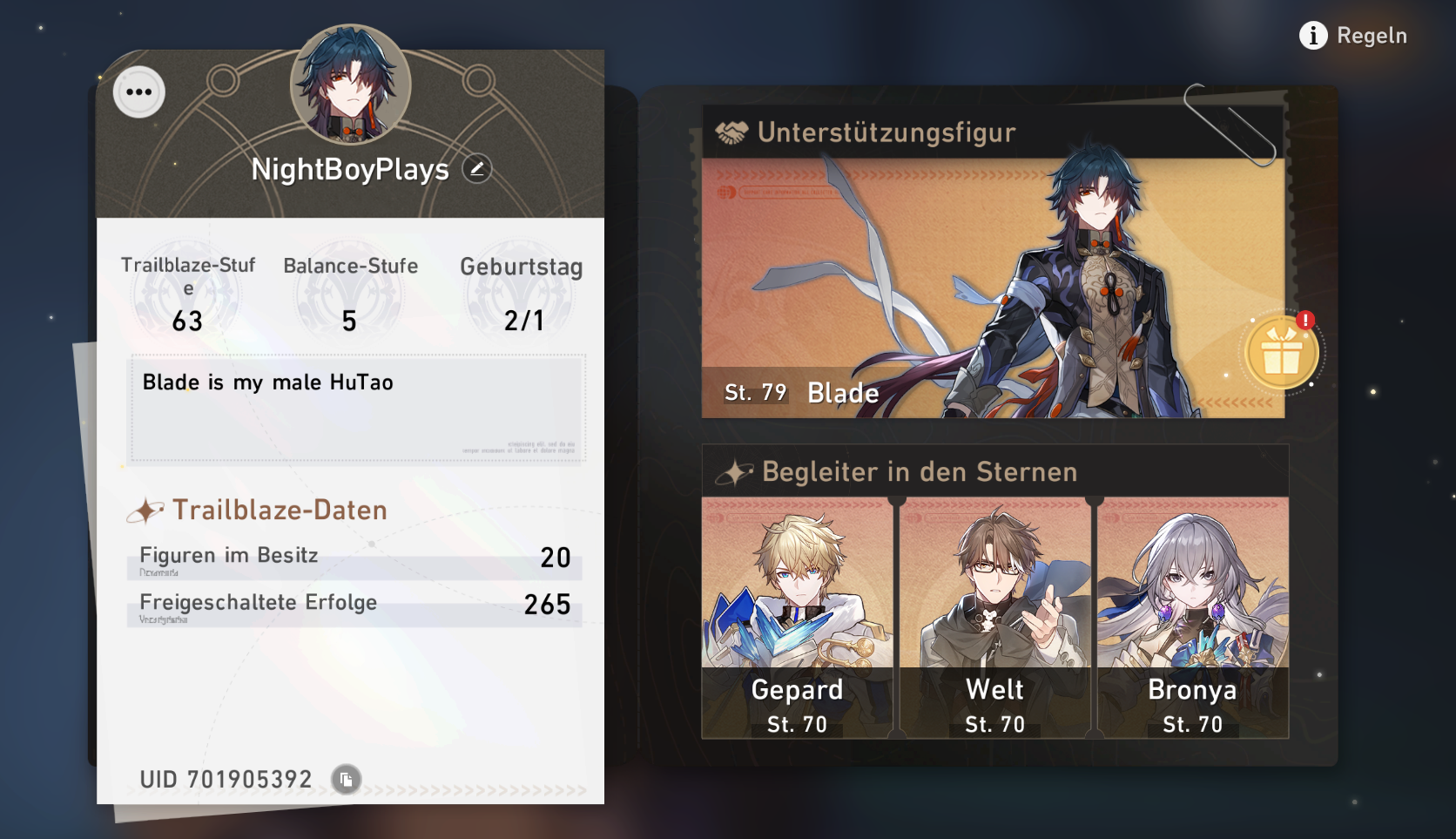Click the pencil edit icon beside NightBoyPlays

pos(475,167)
